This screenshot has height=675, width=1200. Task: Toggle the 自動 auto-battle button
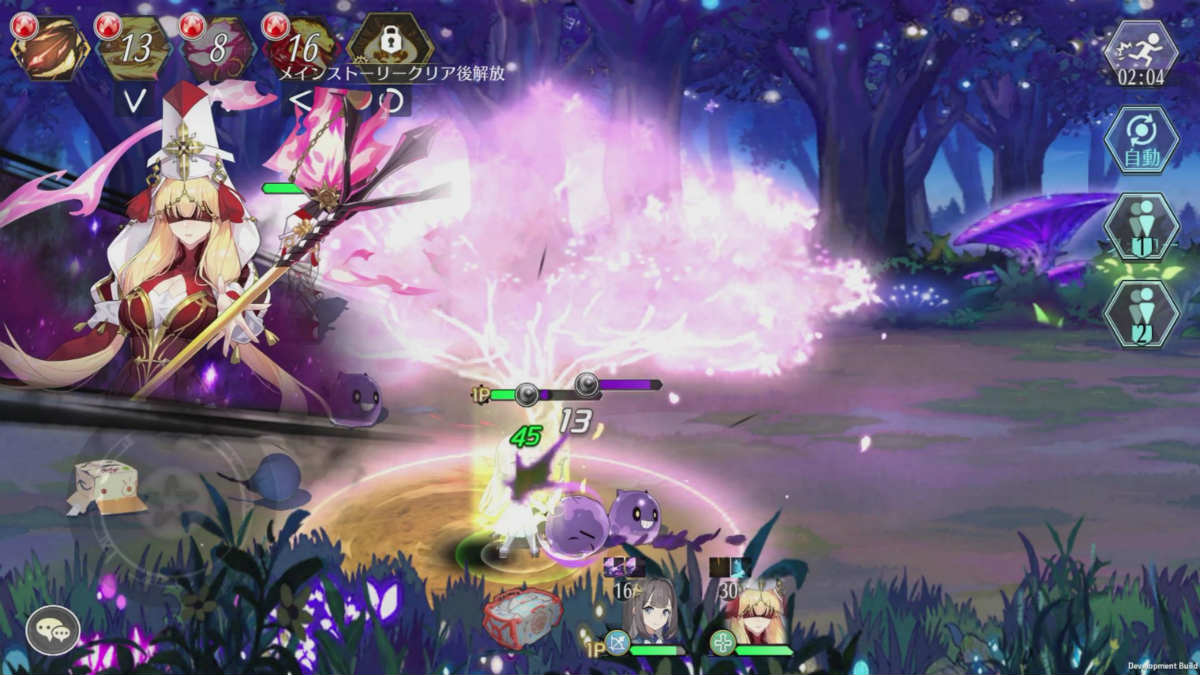pos(1141,142)
